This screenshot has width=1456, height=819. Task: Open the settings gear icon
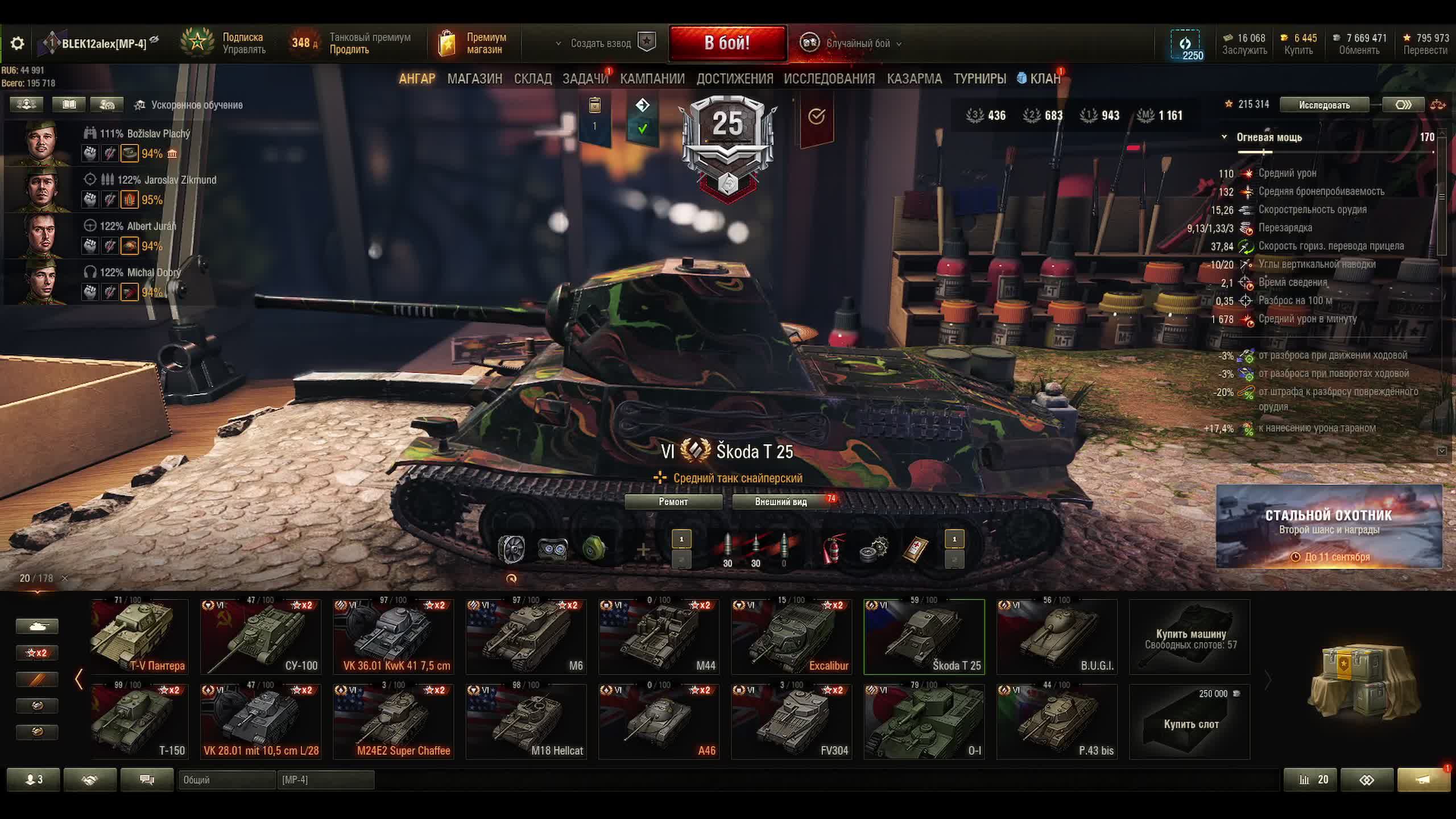(17, 43)
